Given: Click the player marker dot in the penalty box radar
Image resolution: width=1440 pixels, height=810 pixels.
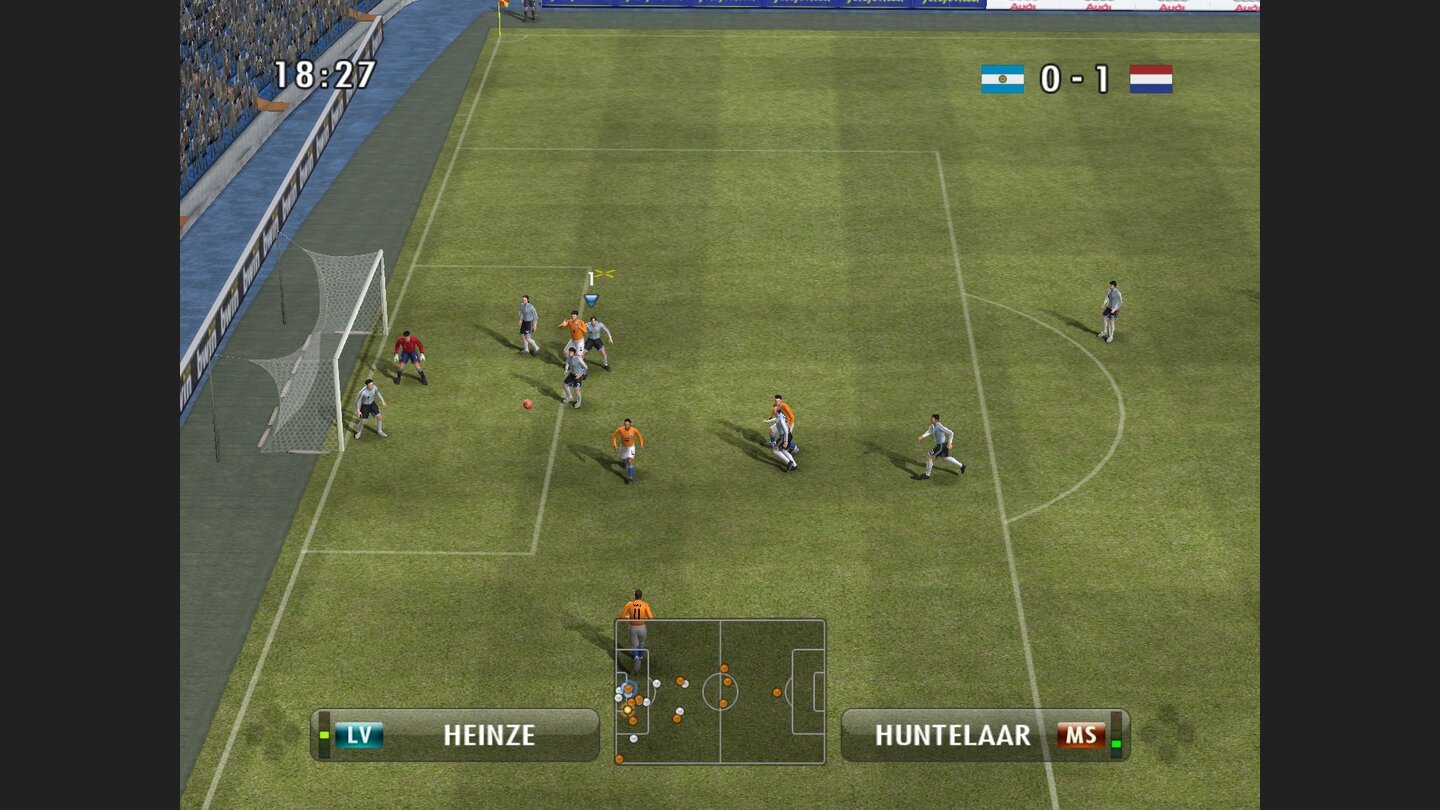Looking at the screenshot, I should click(629, 689).
